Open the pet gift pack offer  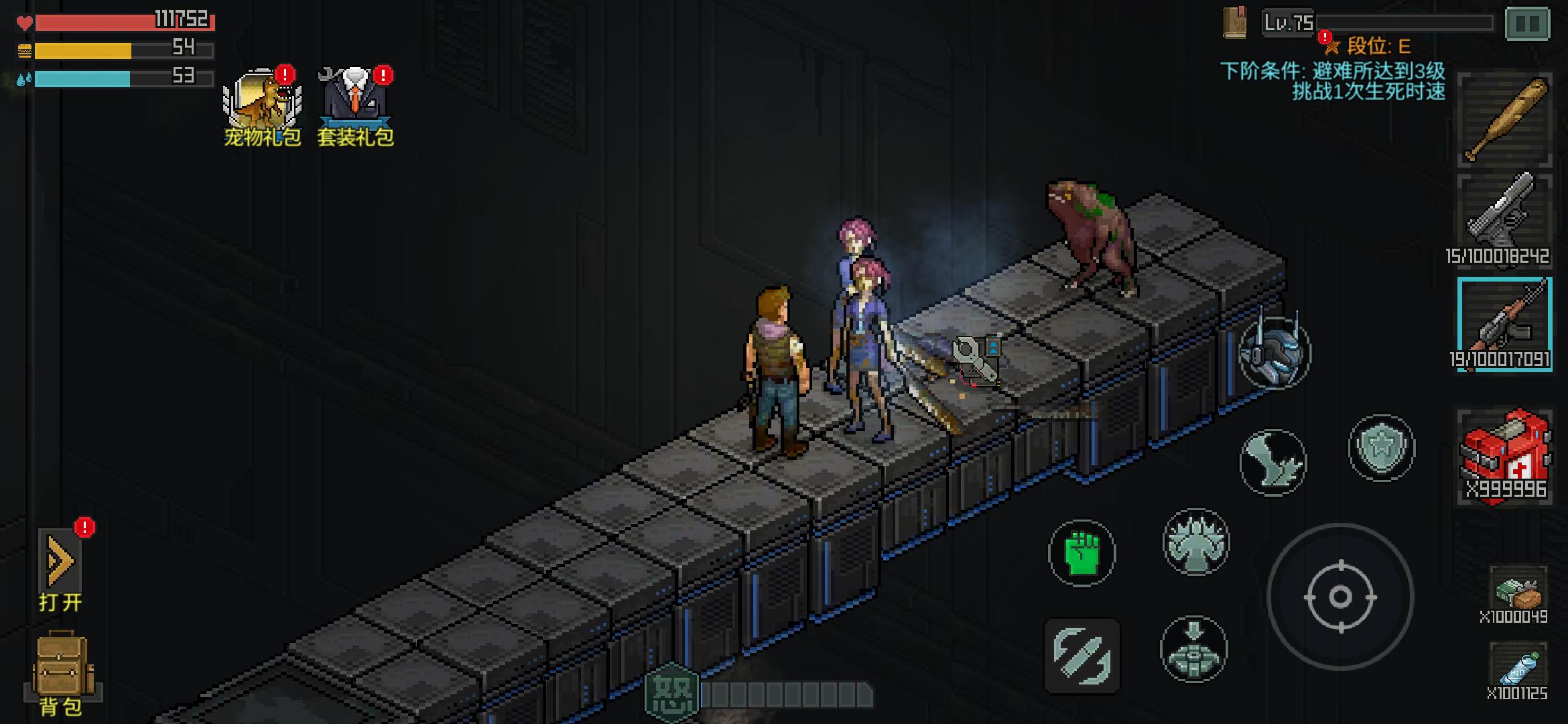click(x=261, y=106)
